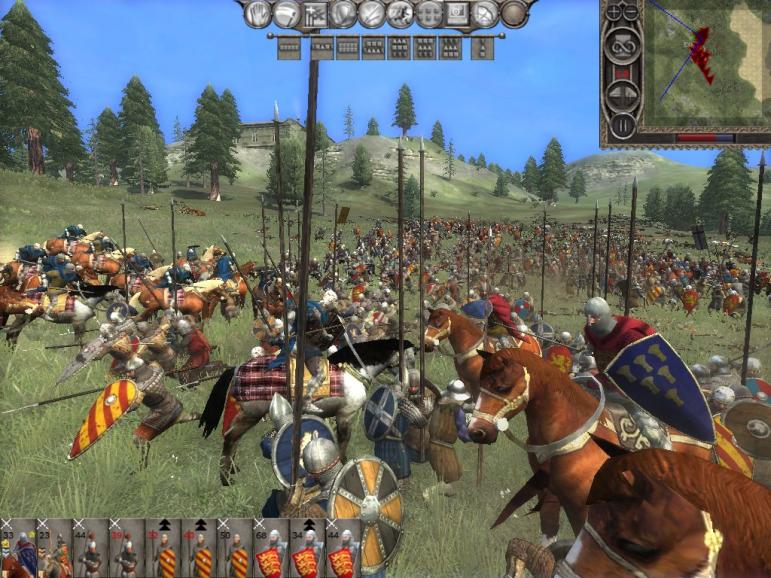The height and width of the screenshot is (578, 771).
Task: Select the lion-shield unit card with 68 men
Action: 272,548
